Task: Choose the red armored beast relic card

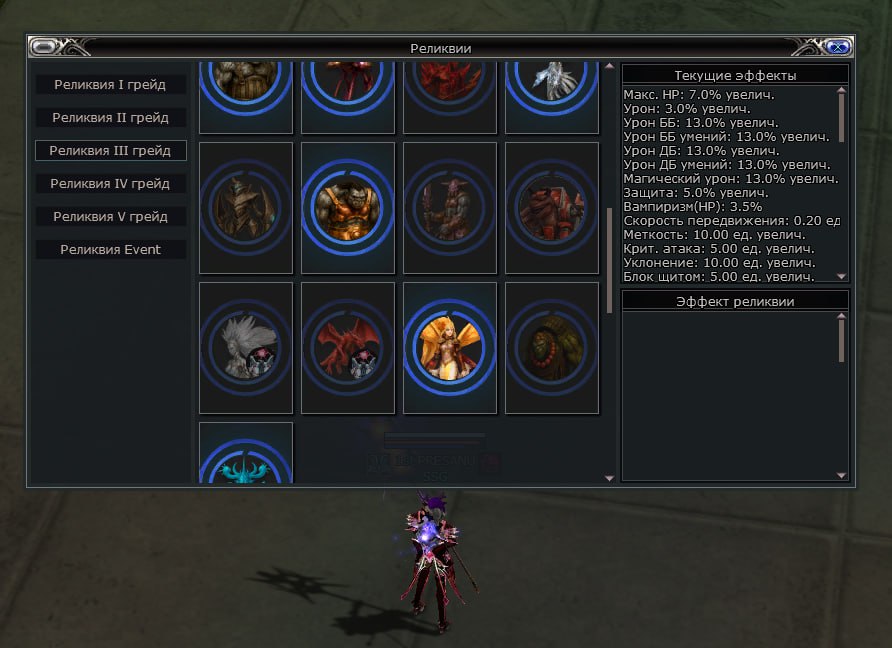Action: pos(552,208)
